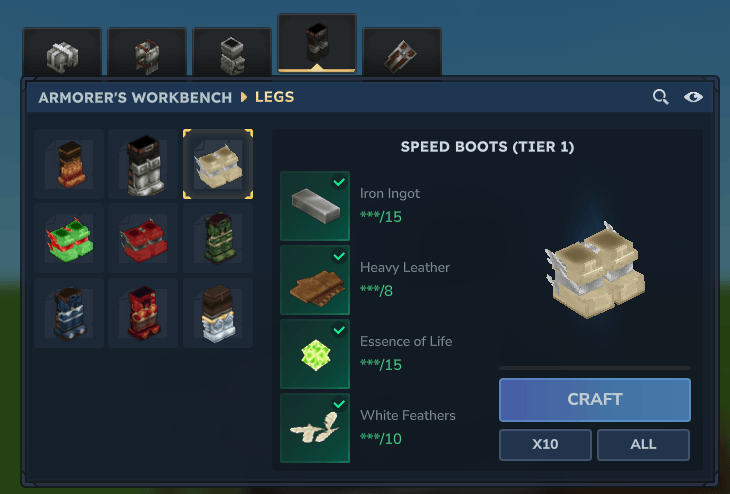Toggle the eye visibility filter
The height and width of the screenshot is (494, 730).
point(693,97)
